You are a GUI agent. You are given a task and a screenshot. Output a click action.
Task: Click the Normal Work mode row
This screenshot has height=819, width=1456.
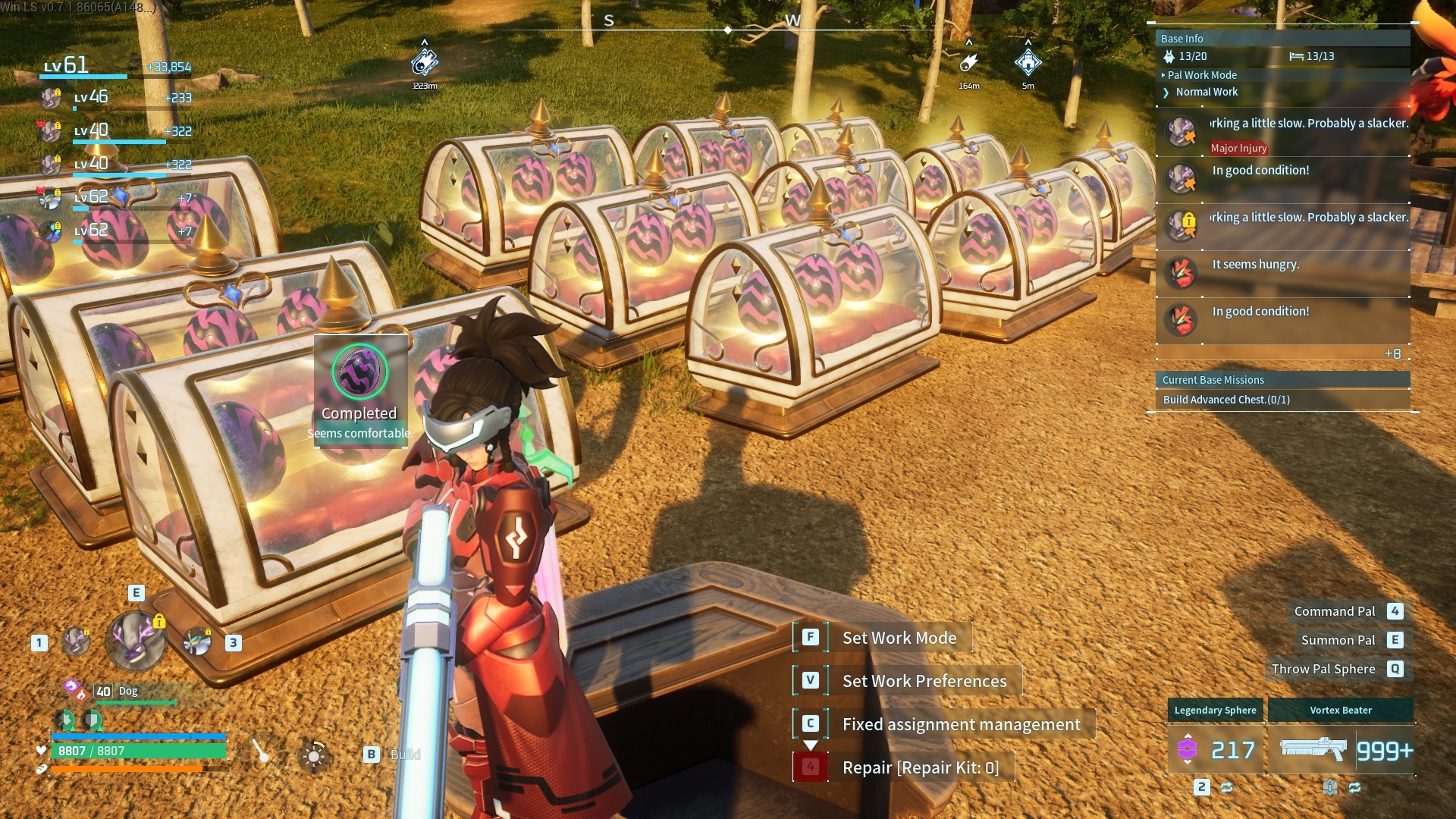(1206, 92)
